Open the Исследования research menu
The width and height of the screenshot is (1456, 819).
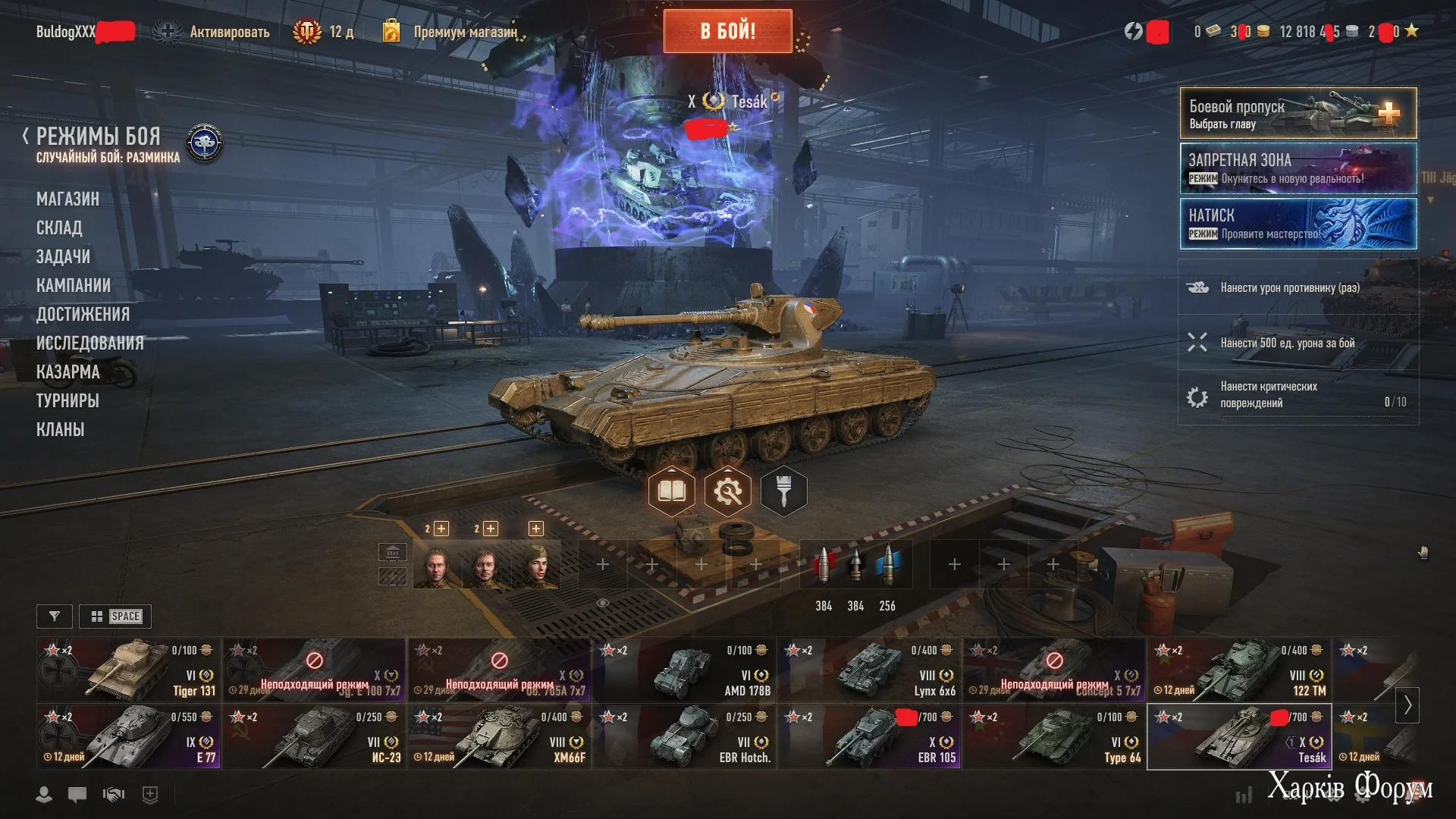(89, 344)
